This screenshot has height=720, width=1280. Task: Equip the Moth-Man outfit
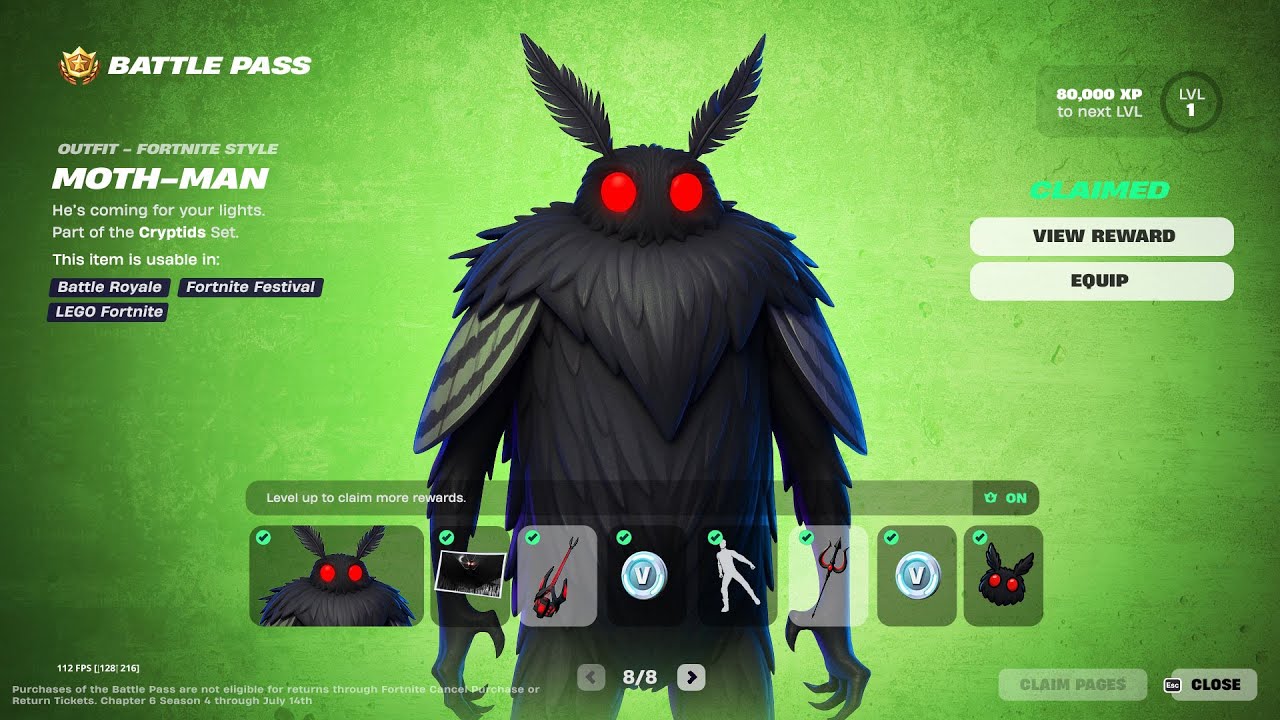coord(1101,281)
